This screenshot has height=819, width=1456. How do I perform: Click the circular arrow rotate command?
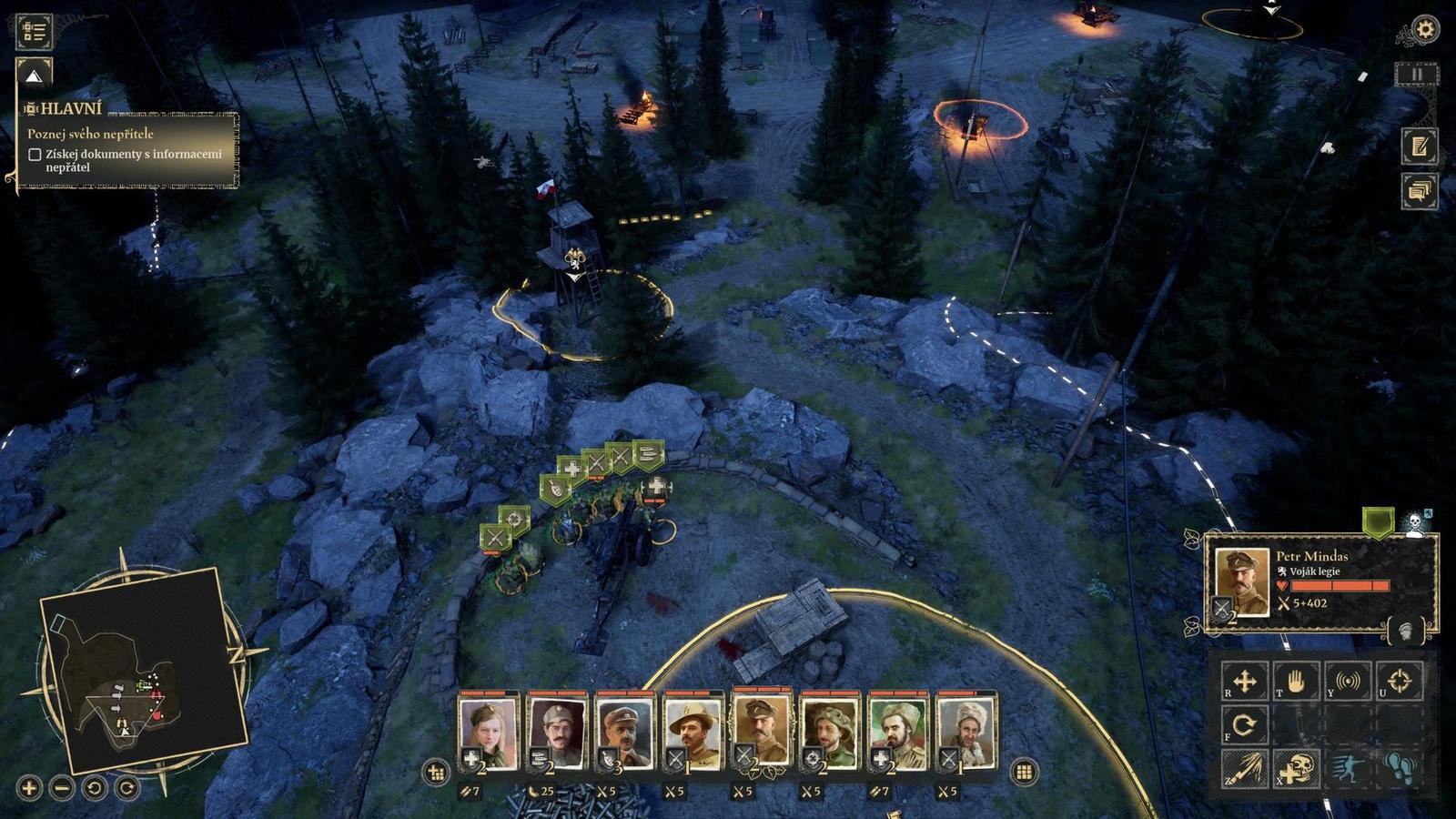tap(1244, 724)
